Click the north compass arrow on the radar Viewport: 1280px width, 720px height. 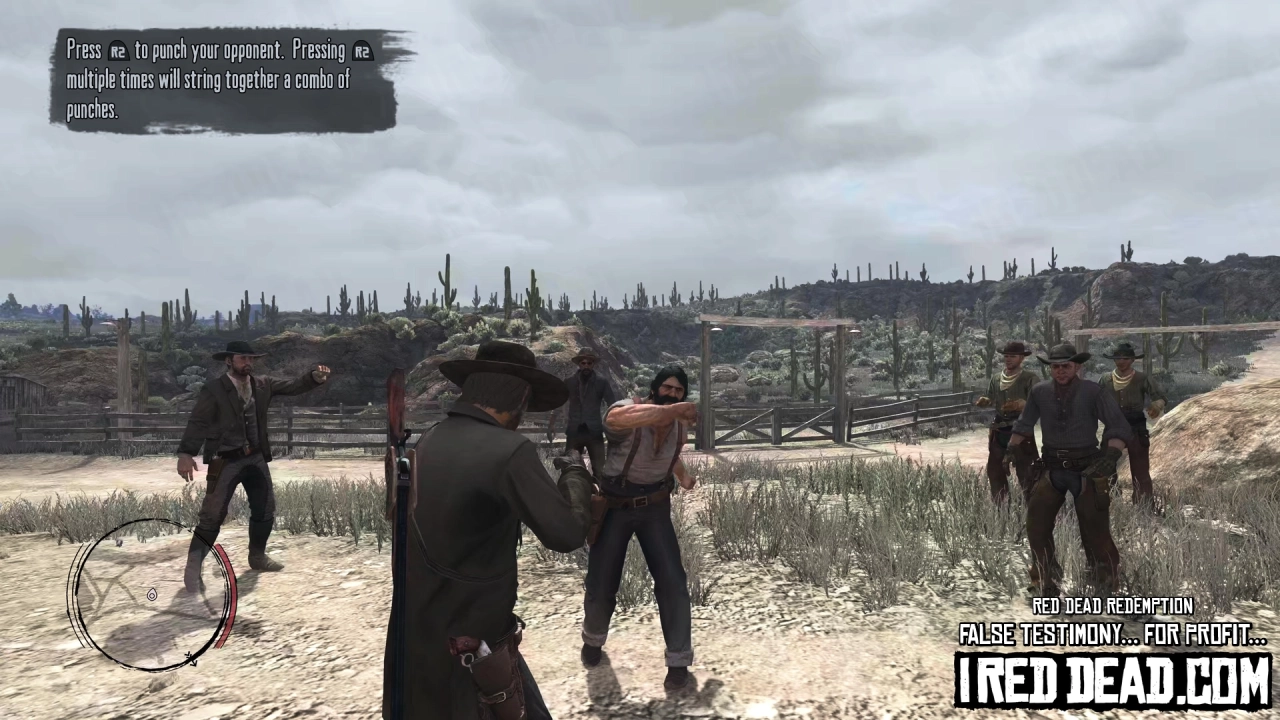coord(190,657)
